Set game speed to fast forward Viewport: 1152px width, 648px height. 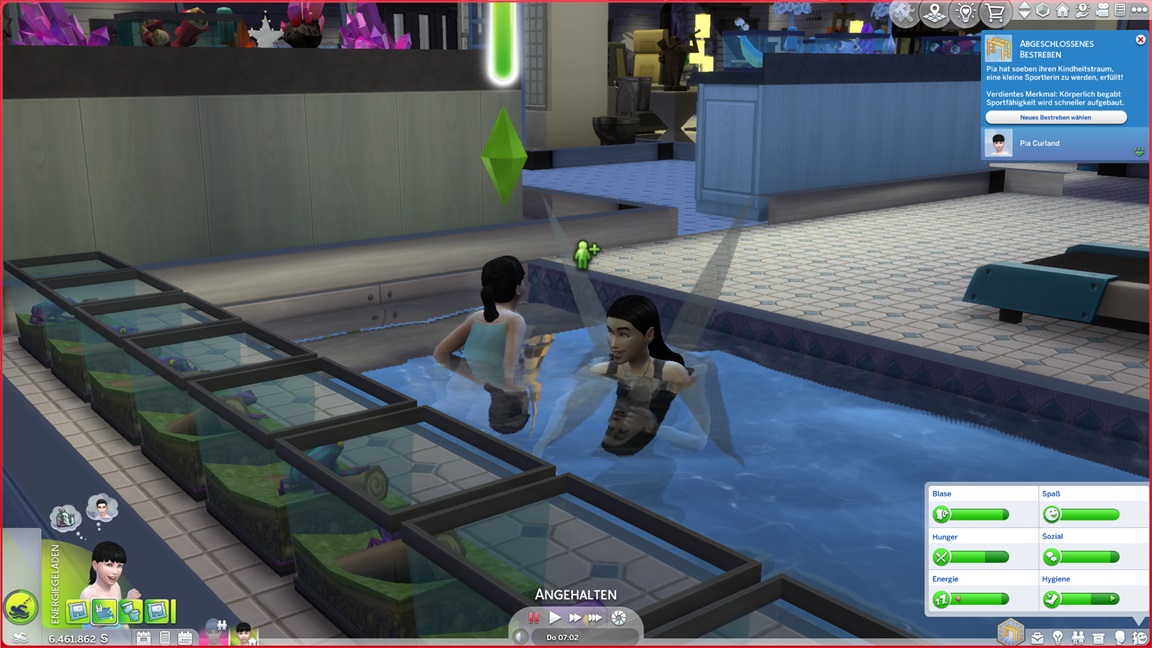pos(575,618)
